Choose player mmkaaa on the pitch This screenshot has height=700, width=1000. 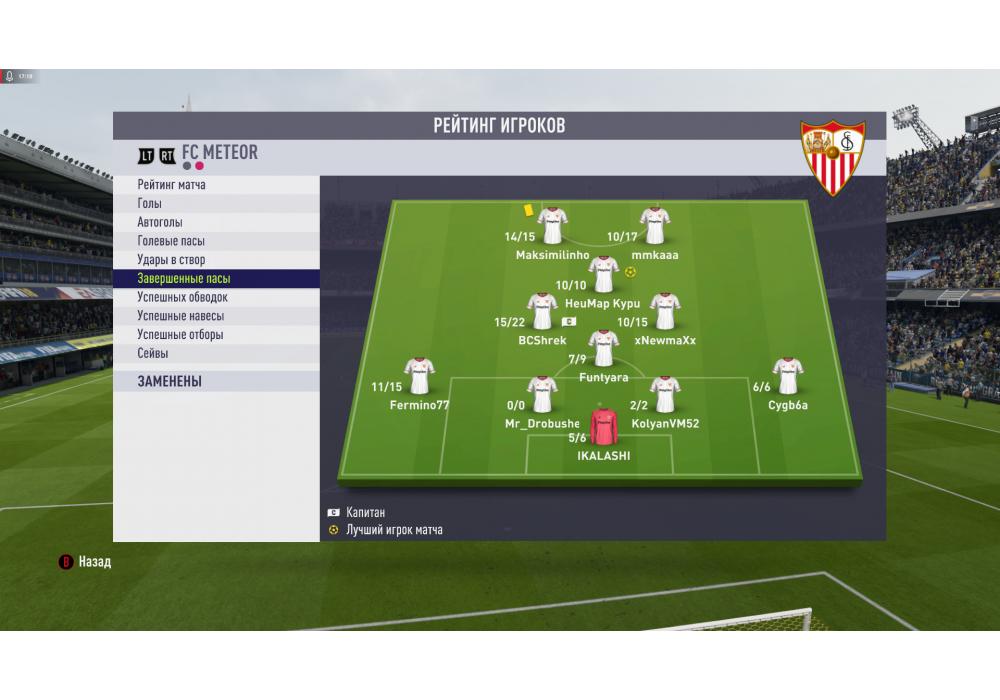pos(655,225)
